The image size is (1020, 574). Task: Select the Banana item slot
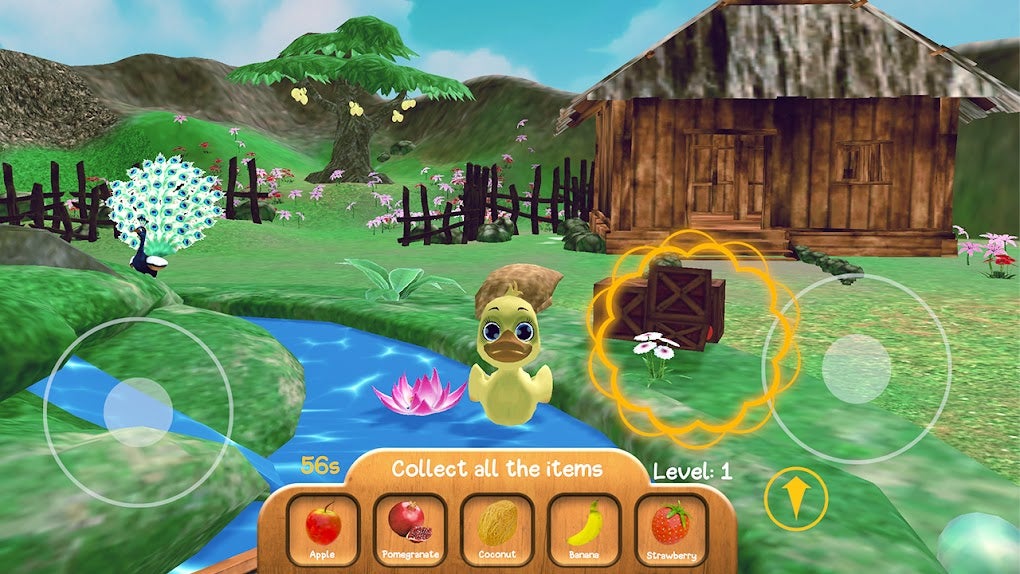tap(585, 529)
